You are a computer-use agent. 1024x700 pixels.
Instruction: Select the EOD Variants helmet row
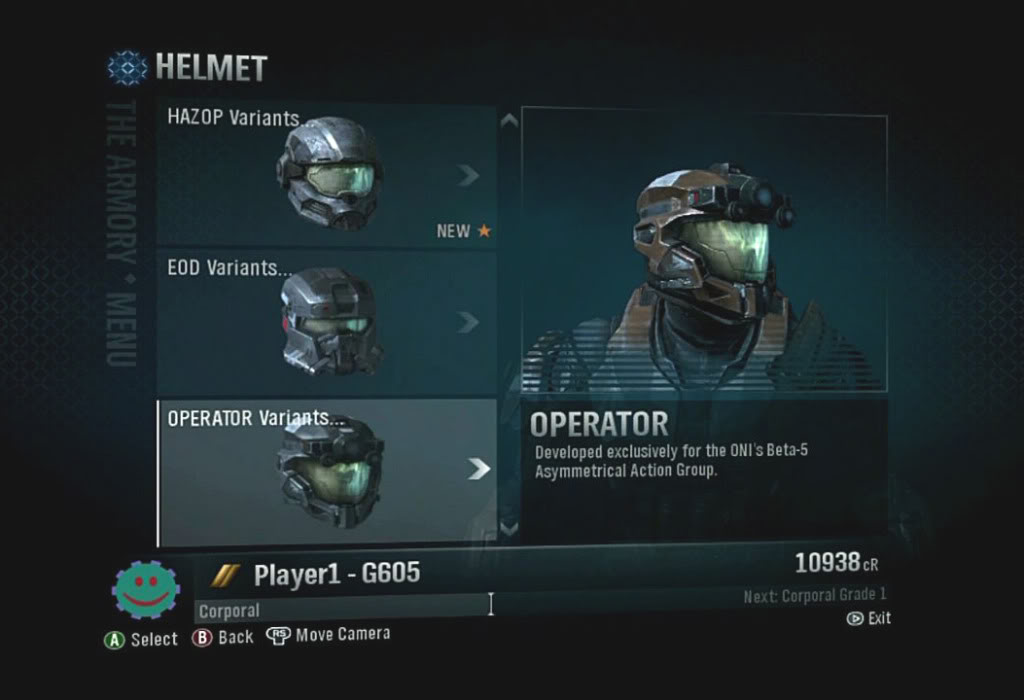tap(326, 322)
